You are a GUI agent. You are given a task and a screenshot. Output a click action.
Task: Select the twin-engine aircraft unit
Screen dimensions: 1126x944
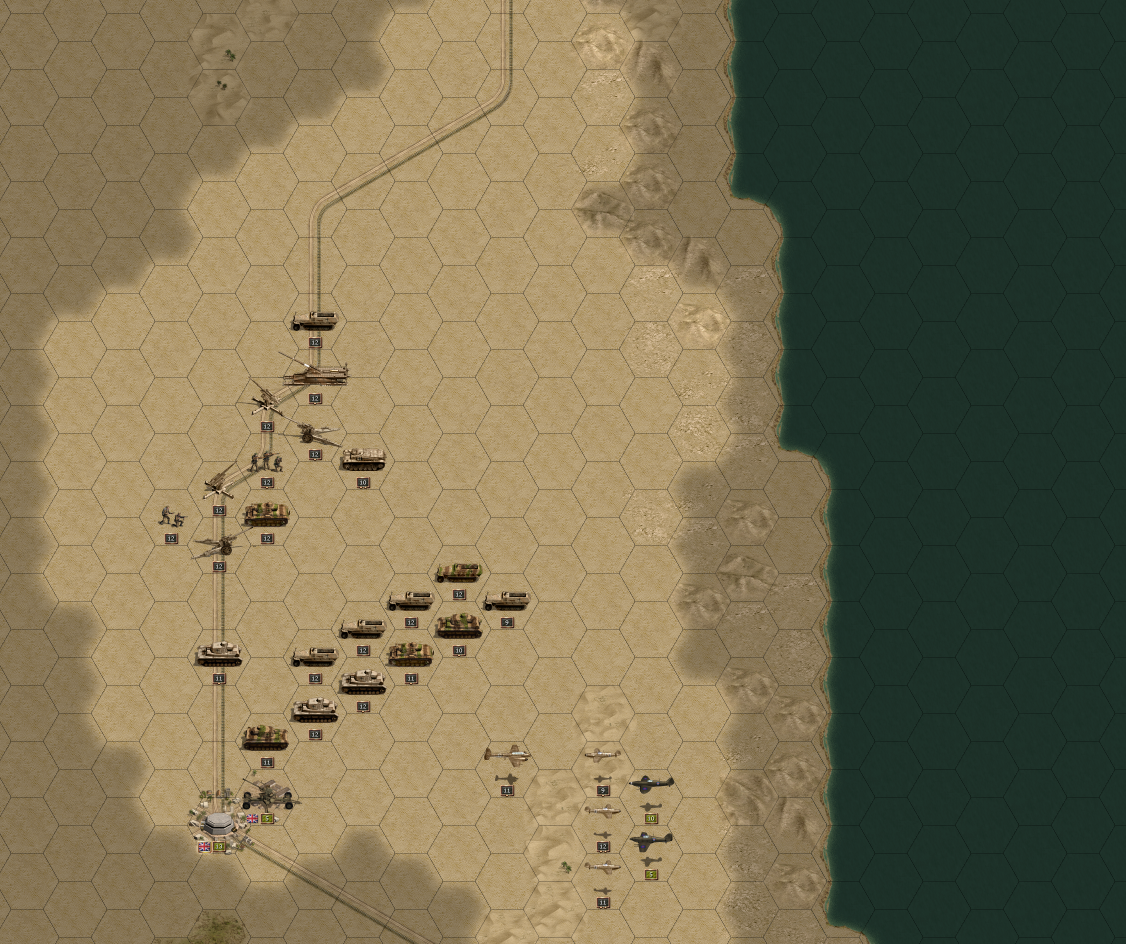click(x=507, y=754)
